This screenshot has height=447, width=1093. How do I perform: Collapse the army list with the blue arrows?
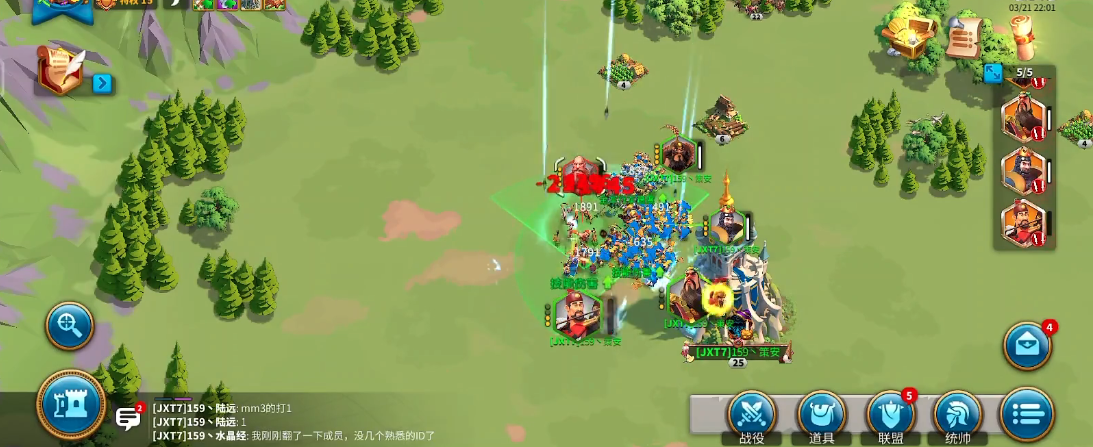[993, 73]
